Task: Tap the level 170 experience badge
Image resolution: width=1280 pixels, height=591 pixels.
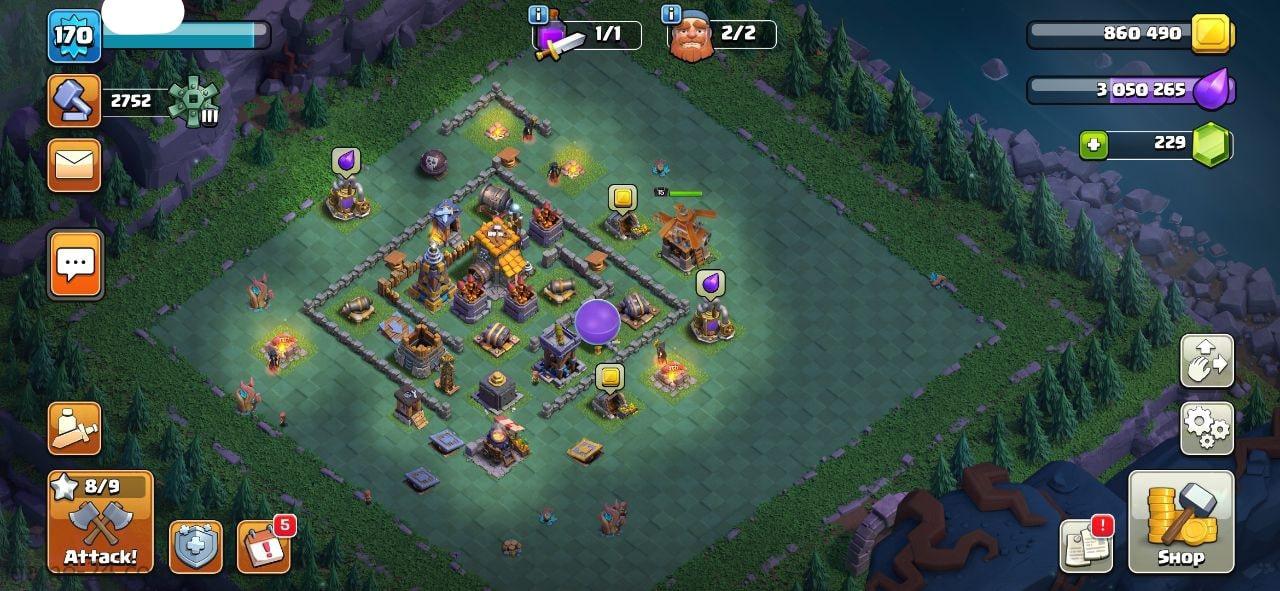Action: point(74,36)
